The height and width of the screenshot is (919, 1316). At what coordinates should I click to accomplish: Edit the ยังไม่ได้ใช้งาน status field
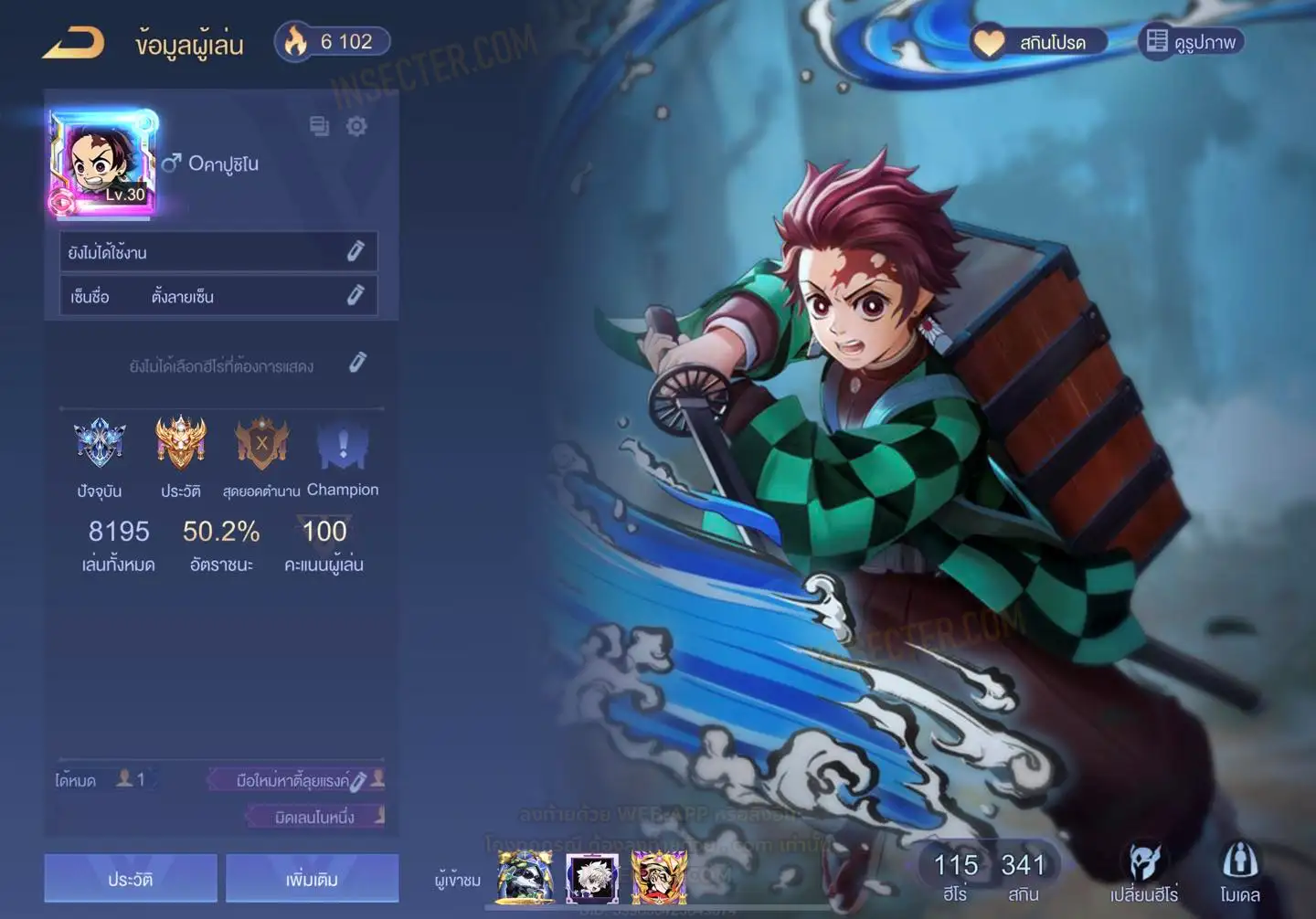(356, 251)
